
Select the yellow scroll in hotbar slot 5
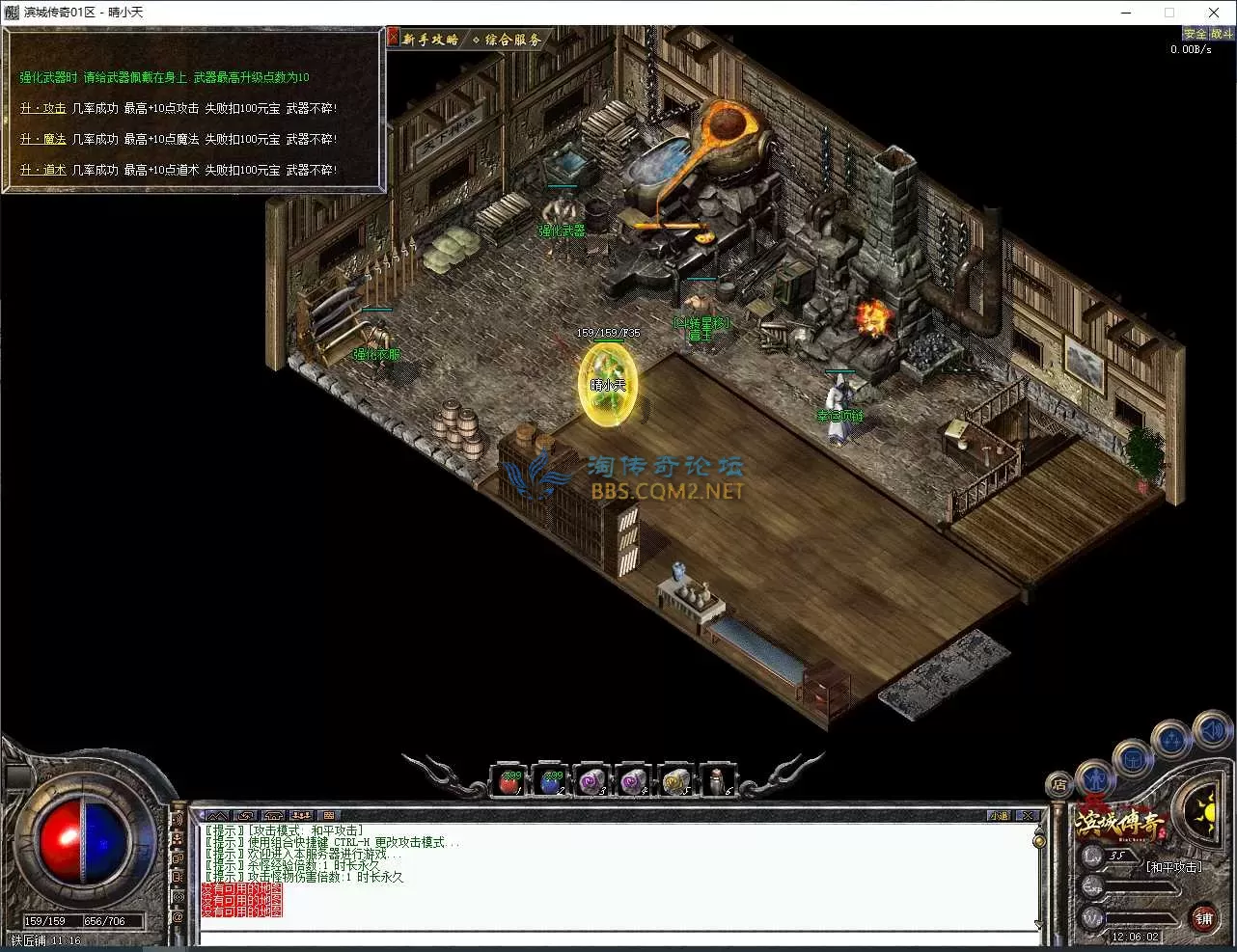tap(674, 781)
